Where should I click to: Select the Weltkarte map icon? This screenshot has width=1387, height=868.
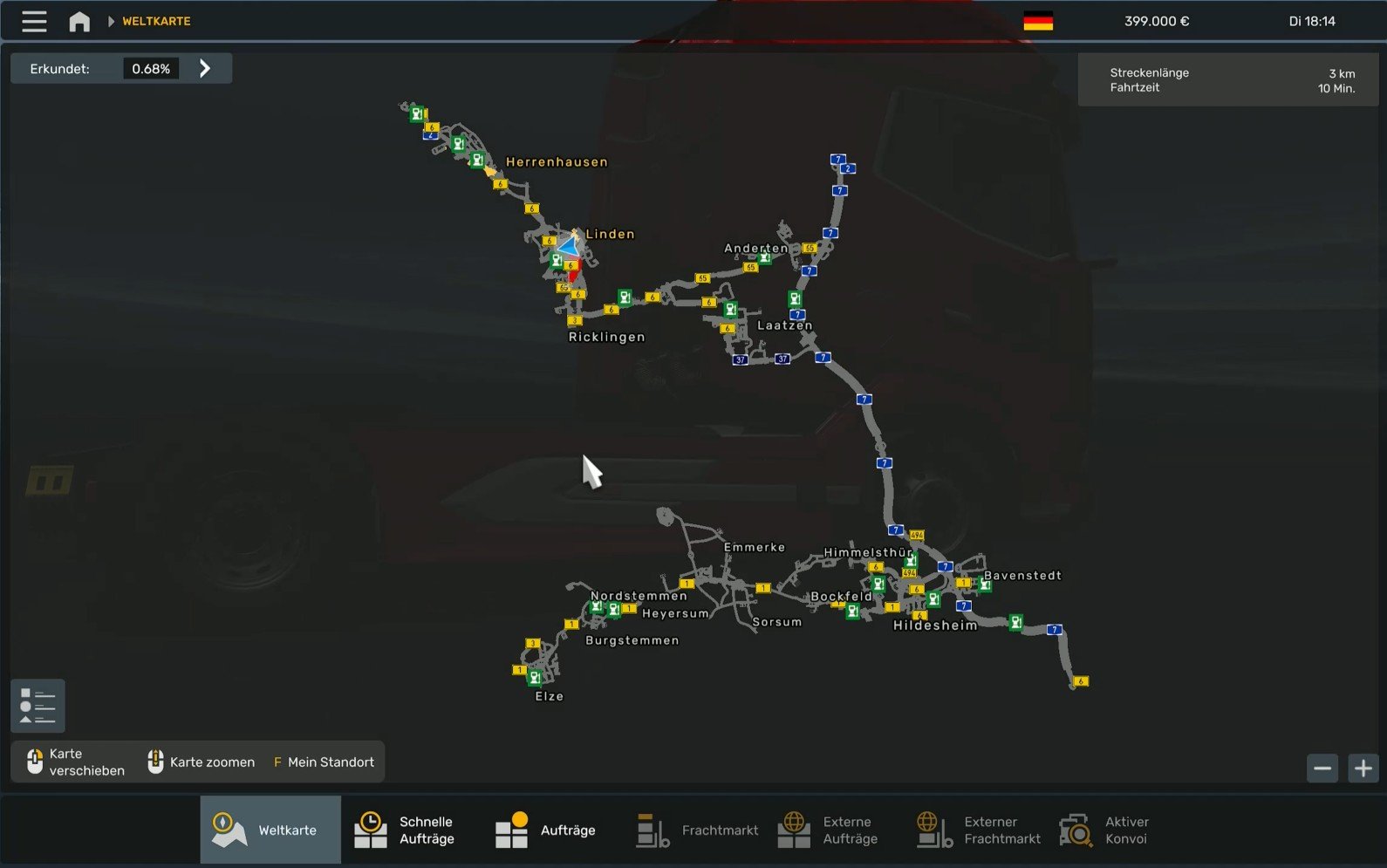[x=229, y=828]
